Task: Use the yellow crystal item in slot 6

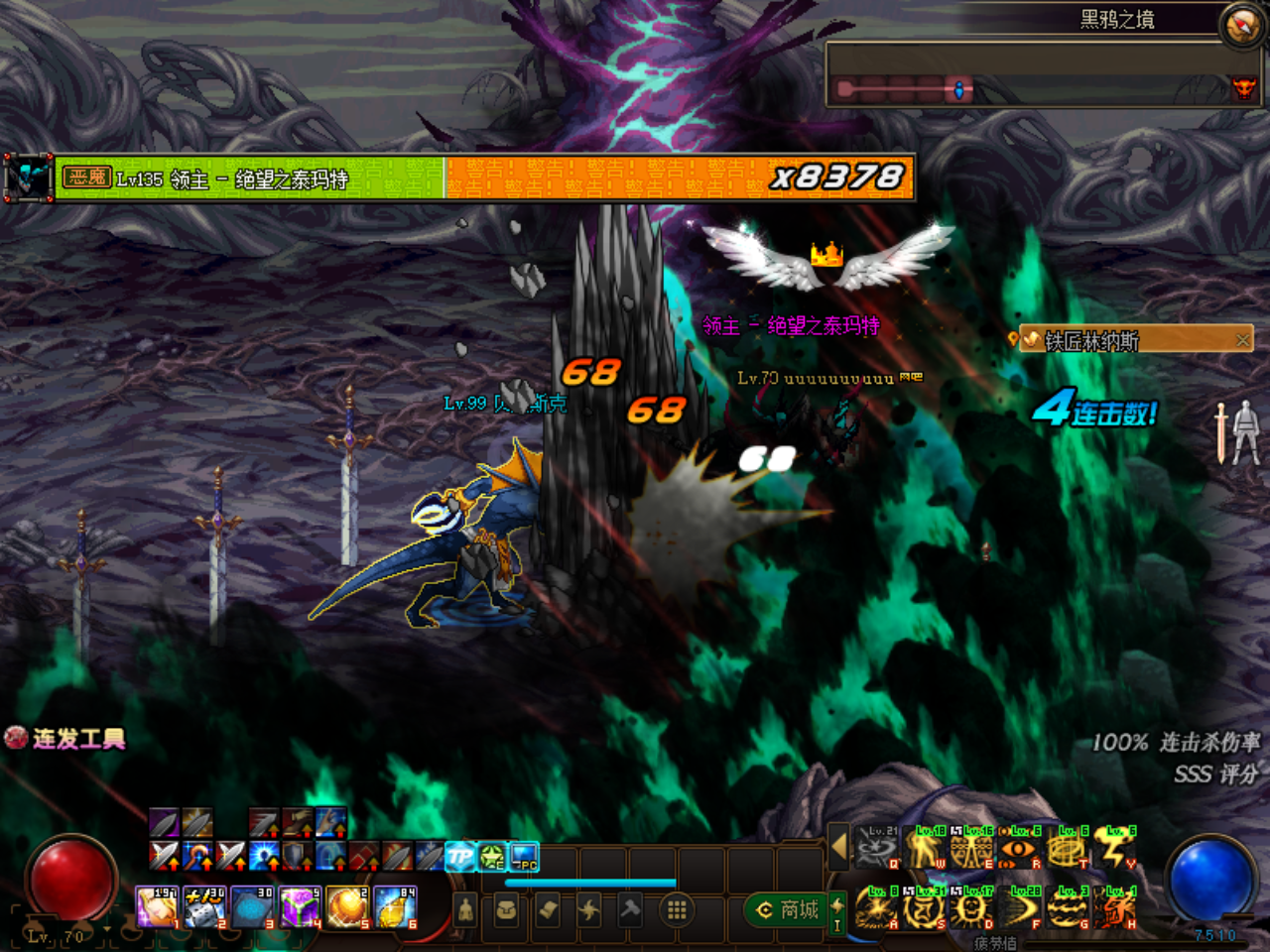Action: pos(395,908)
